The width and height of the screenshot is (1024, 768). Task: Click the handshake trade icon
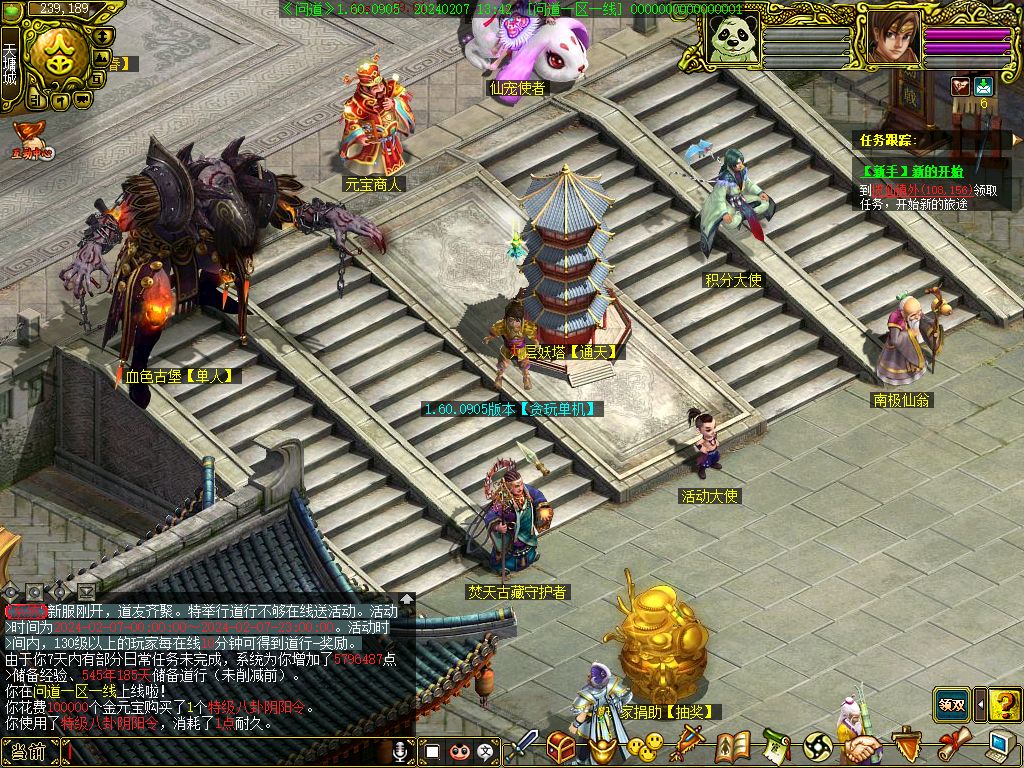pos(862,748)
